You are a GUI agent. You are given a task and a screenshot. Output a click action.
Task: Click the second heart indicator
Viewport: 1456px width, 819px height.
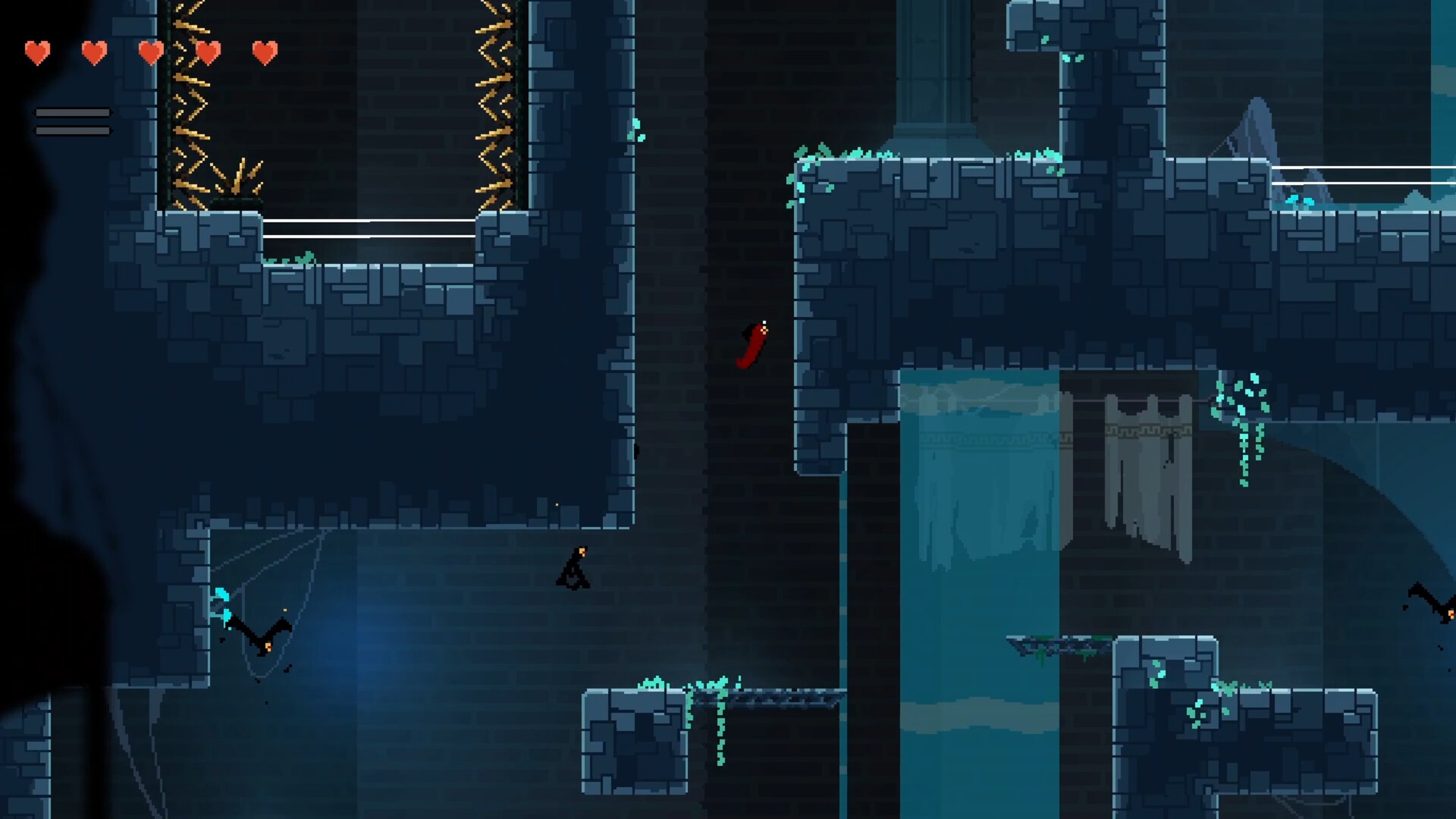93,52
